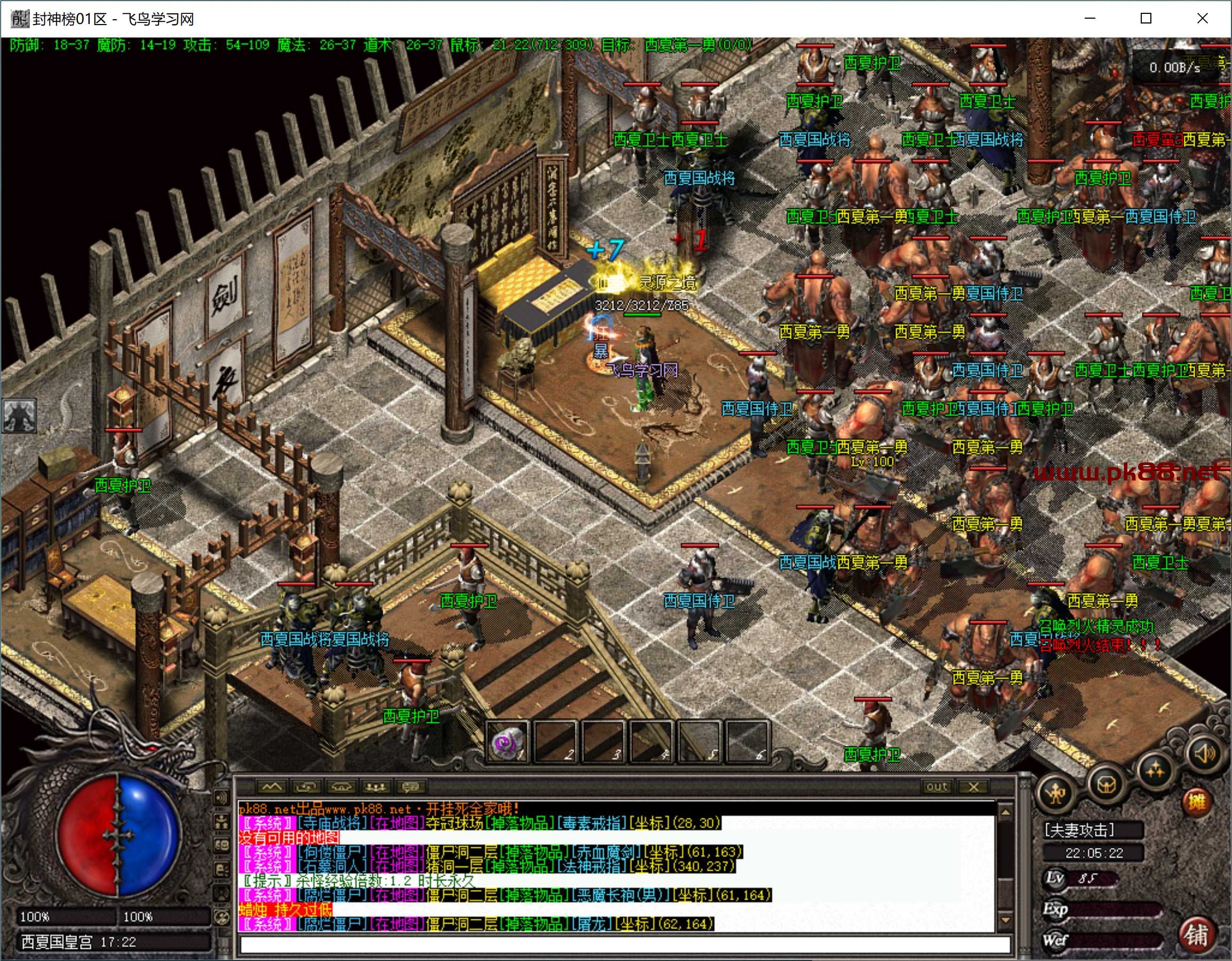This screenshot has height=961, width=1232.
Task: Toggle sound with the round speaker button
Action: [1203, 753]
